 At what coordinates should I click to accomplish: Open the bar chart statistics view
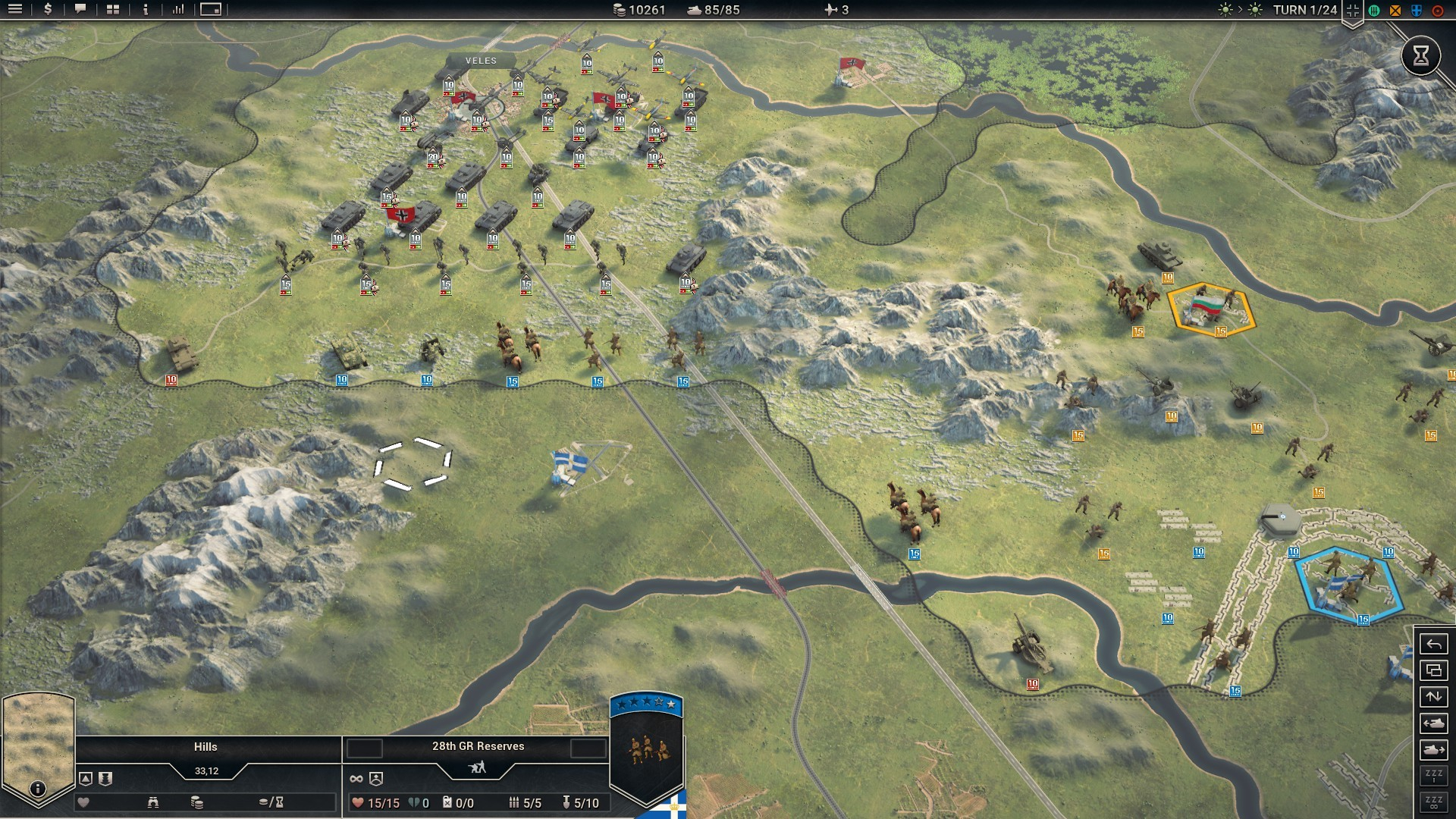click(178, 9)
